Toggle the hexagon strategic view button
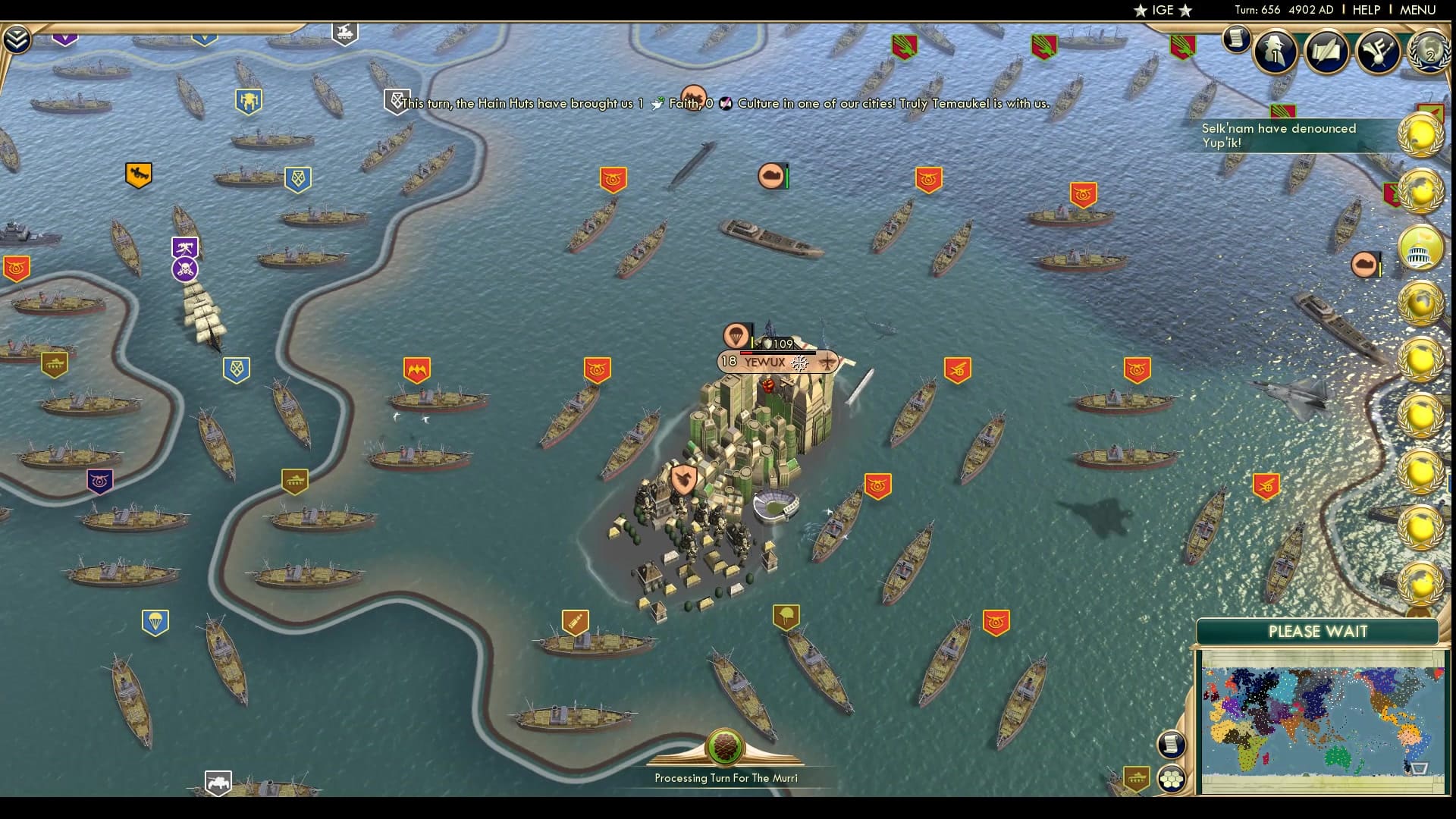1456x819 pixels. [1171, 779]
